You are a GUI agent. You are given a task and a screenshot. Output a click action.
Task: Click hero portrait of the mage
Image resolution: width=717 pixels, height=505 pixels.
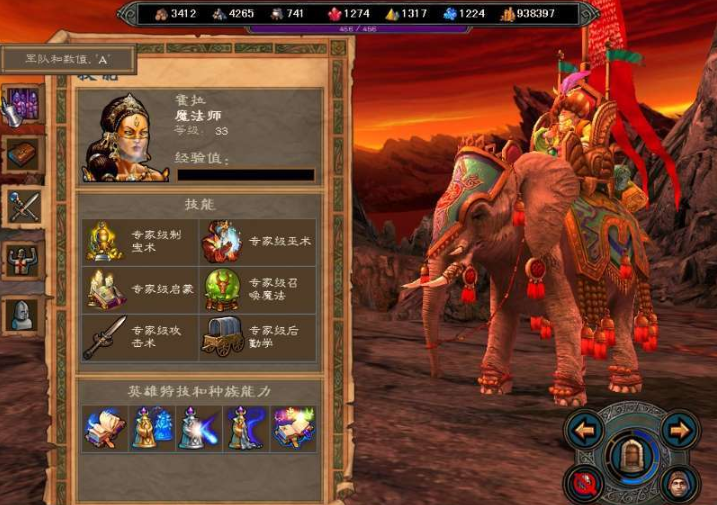125,138
